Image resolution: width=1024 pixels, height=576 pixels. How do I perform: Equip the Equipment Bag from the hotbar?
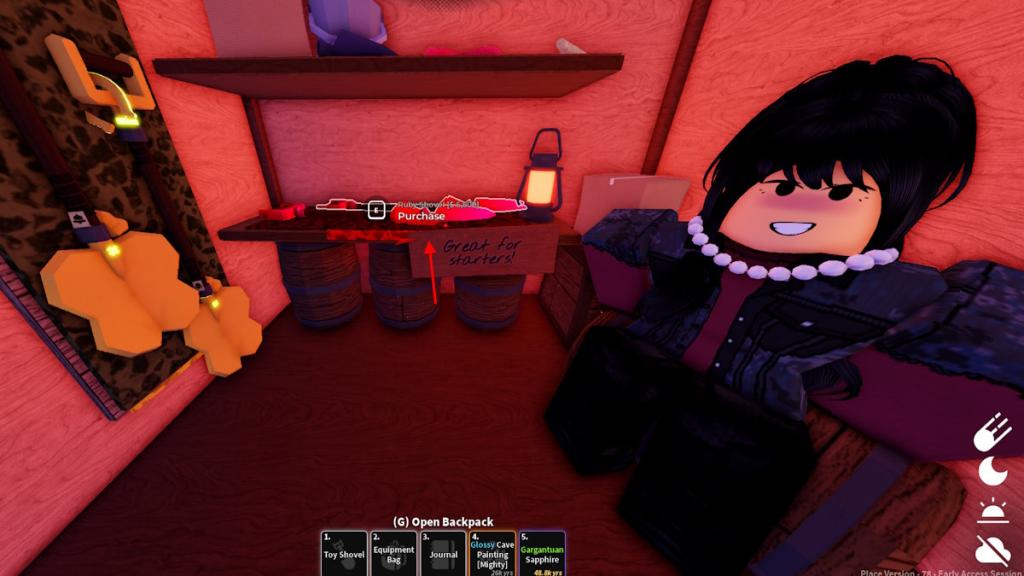[x=393, y=553]
